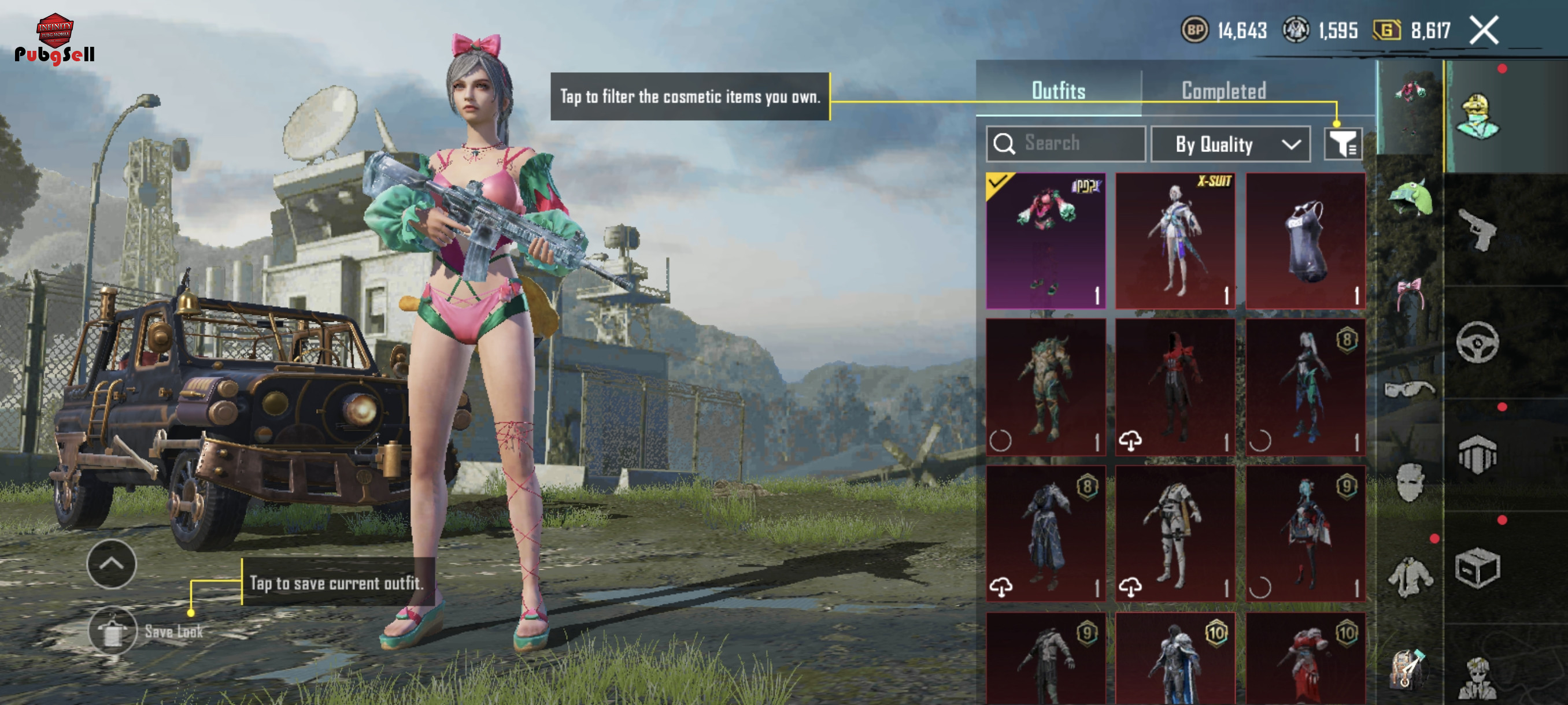Close the inventory with the X button
The image size is (1568, 705).
click(1484, 31)
